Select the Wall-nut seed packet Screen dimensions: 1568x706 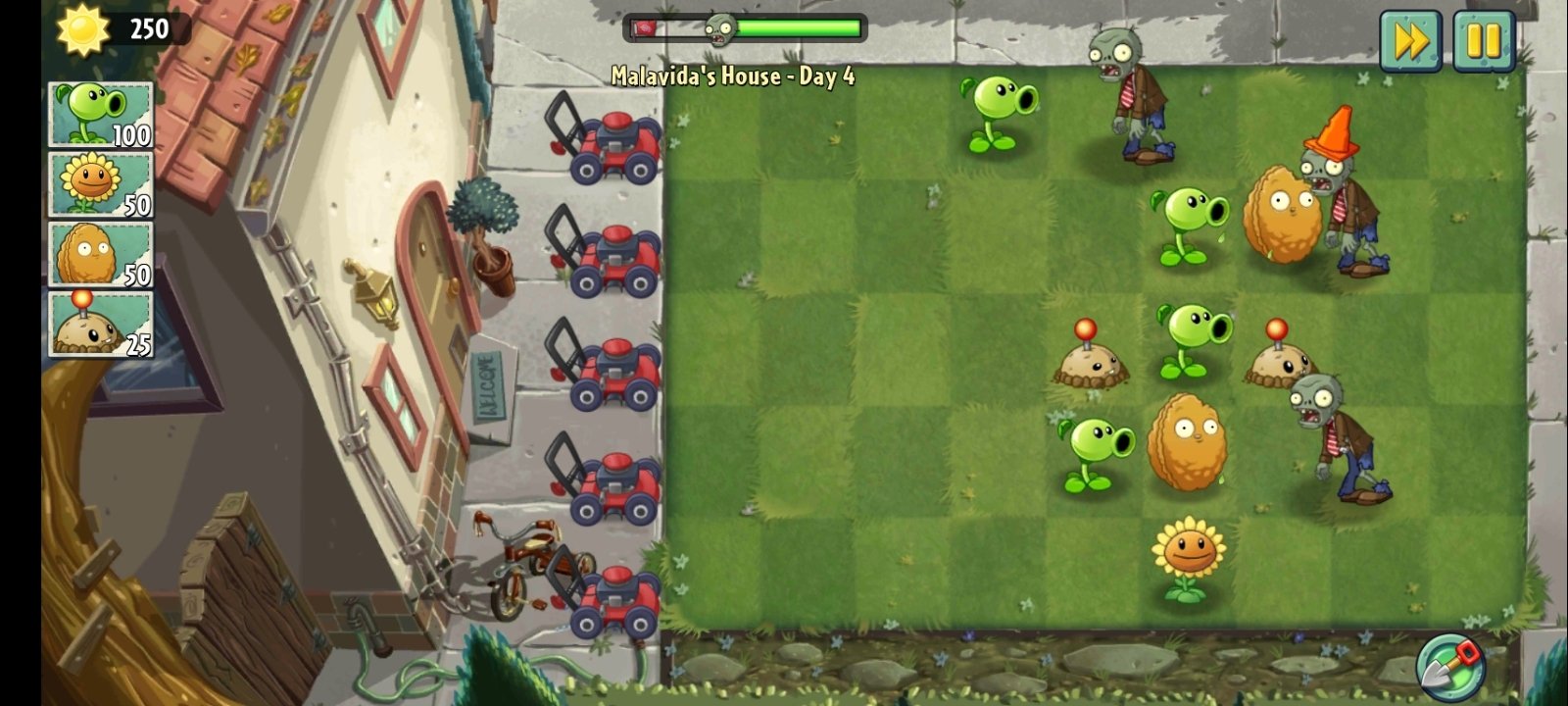(x=98, y=255)
